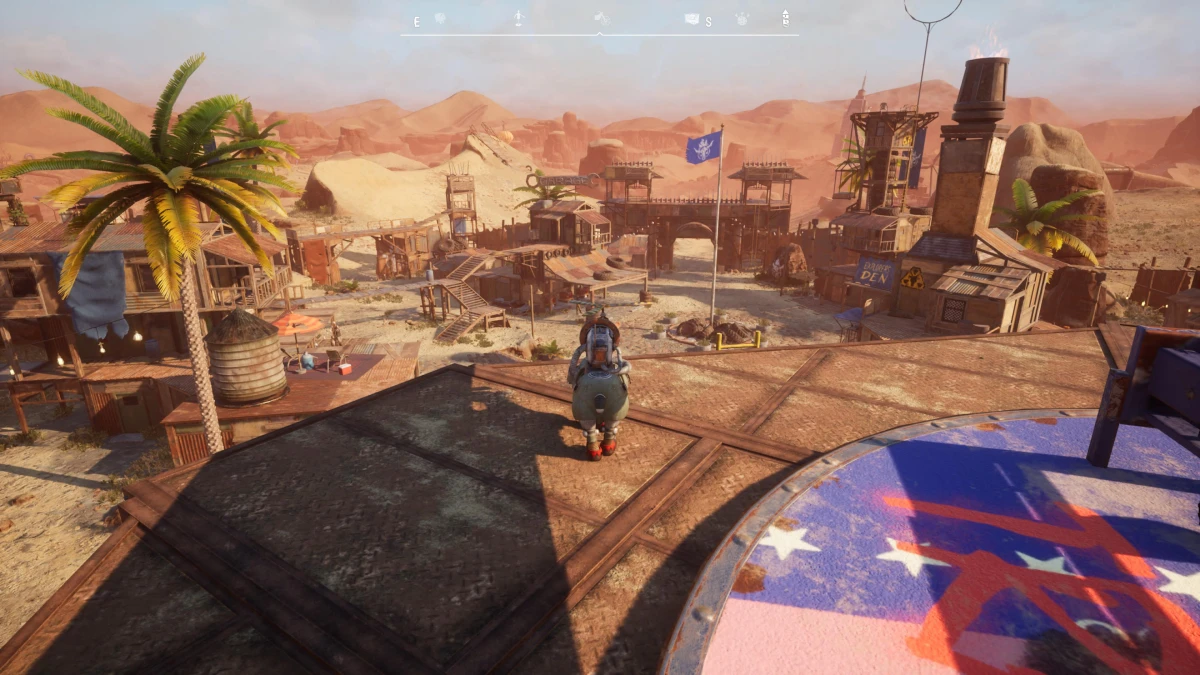1200x675 pixels.
Task: Select the standing figure compass marker
Action: [518, 18]
